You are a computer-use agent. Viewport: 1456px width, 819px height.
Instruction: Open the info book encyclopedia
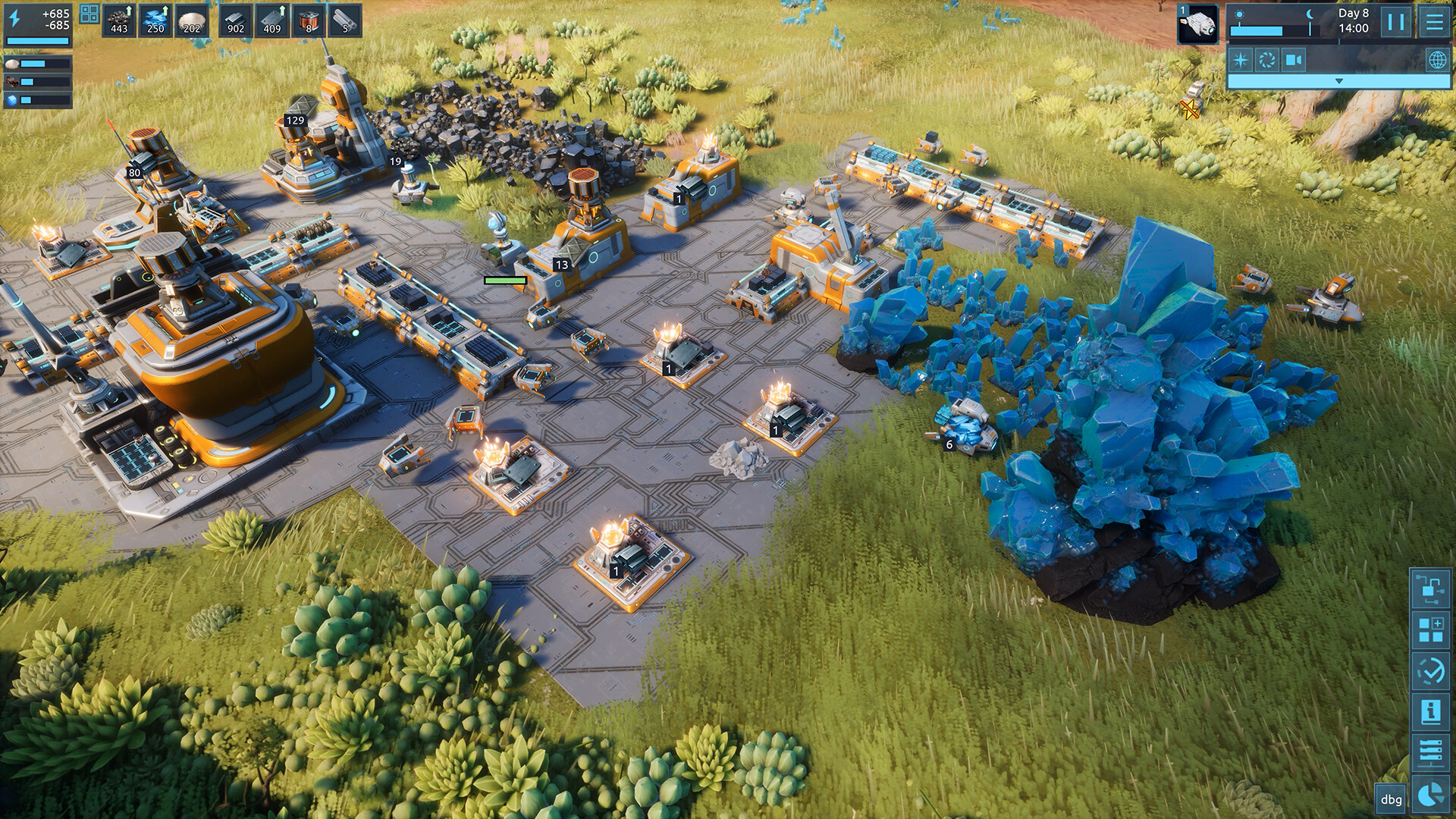click(x=1431, y=711)
